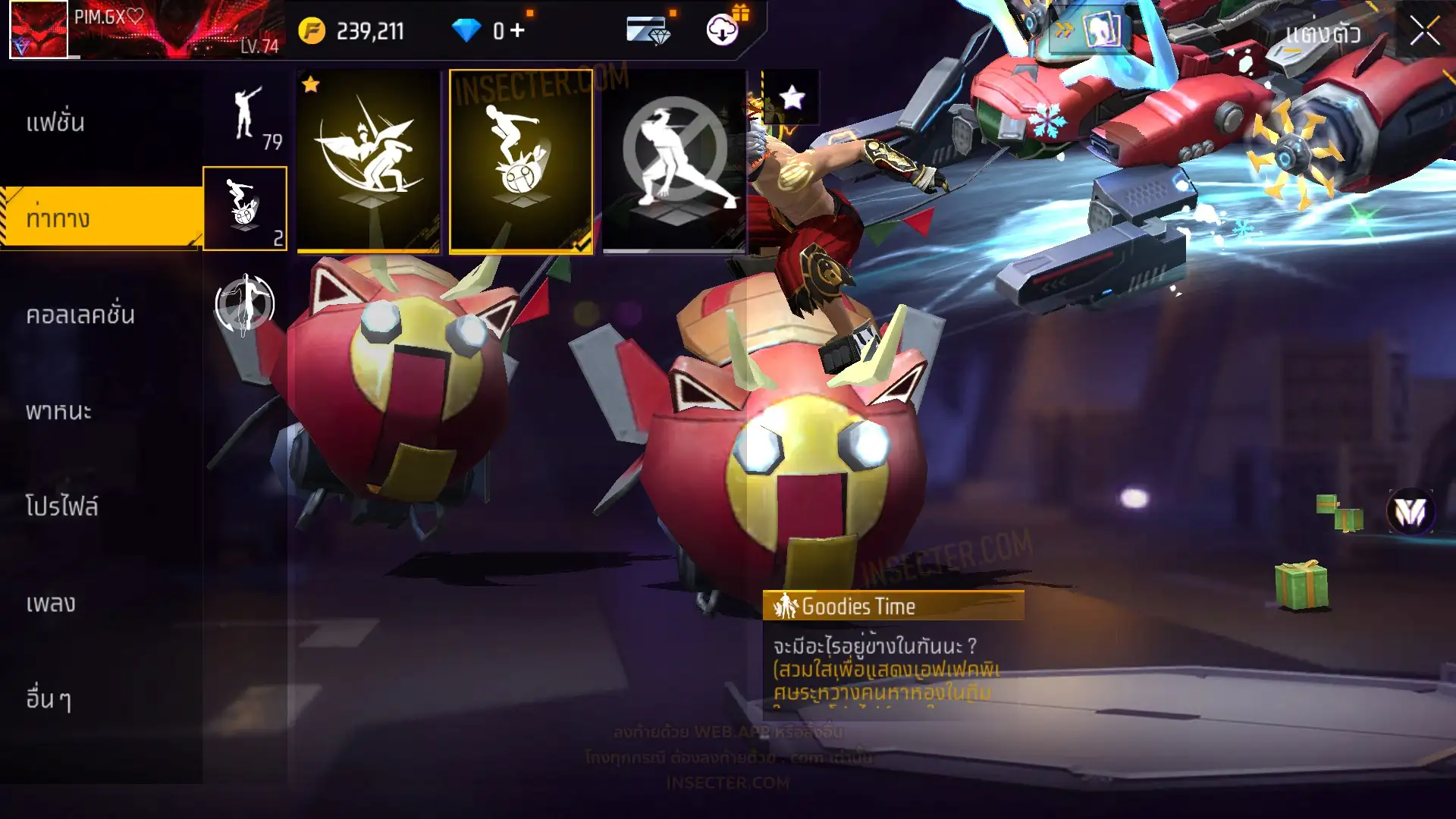Open the อื่น ๆ (Others) category
The width and height of the screenshot is (1456, 819).
pyautogui.click(x=49, y=698)
